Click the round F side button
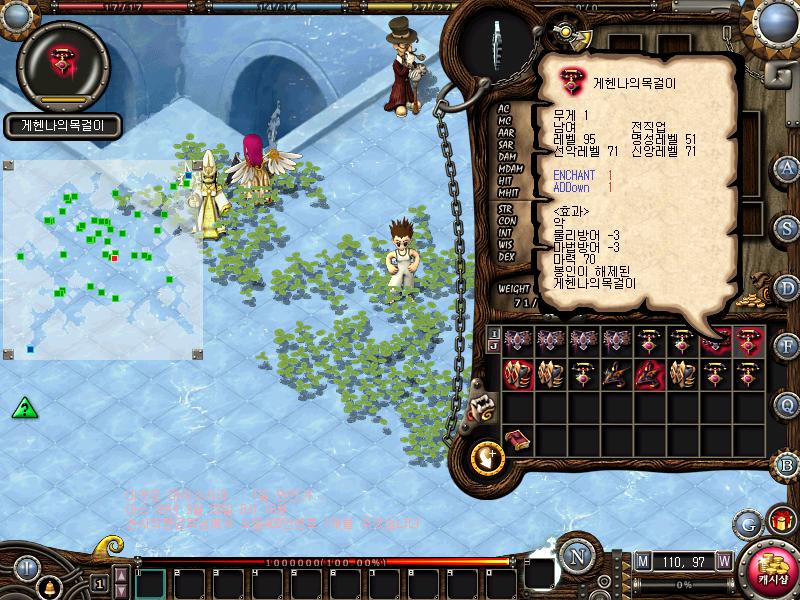 pyautogui.click(x=787, y=346)
